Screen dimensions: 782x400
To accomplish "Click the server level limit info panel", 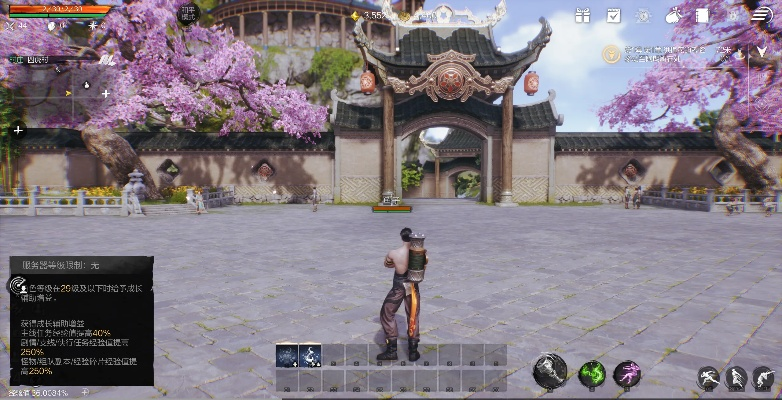I will (x=80, y=320).
